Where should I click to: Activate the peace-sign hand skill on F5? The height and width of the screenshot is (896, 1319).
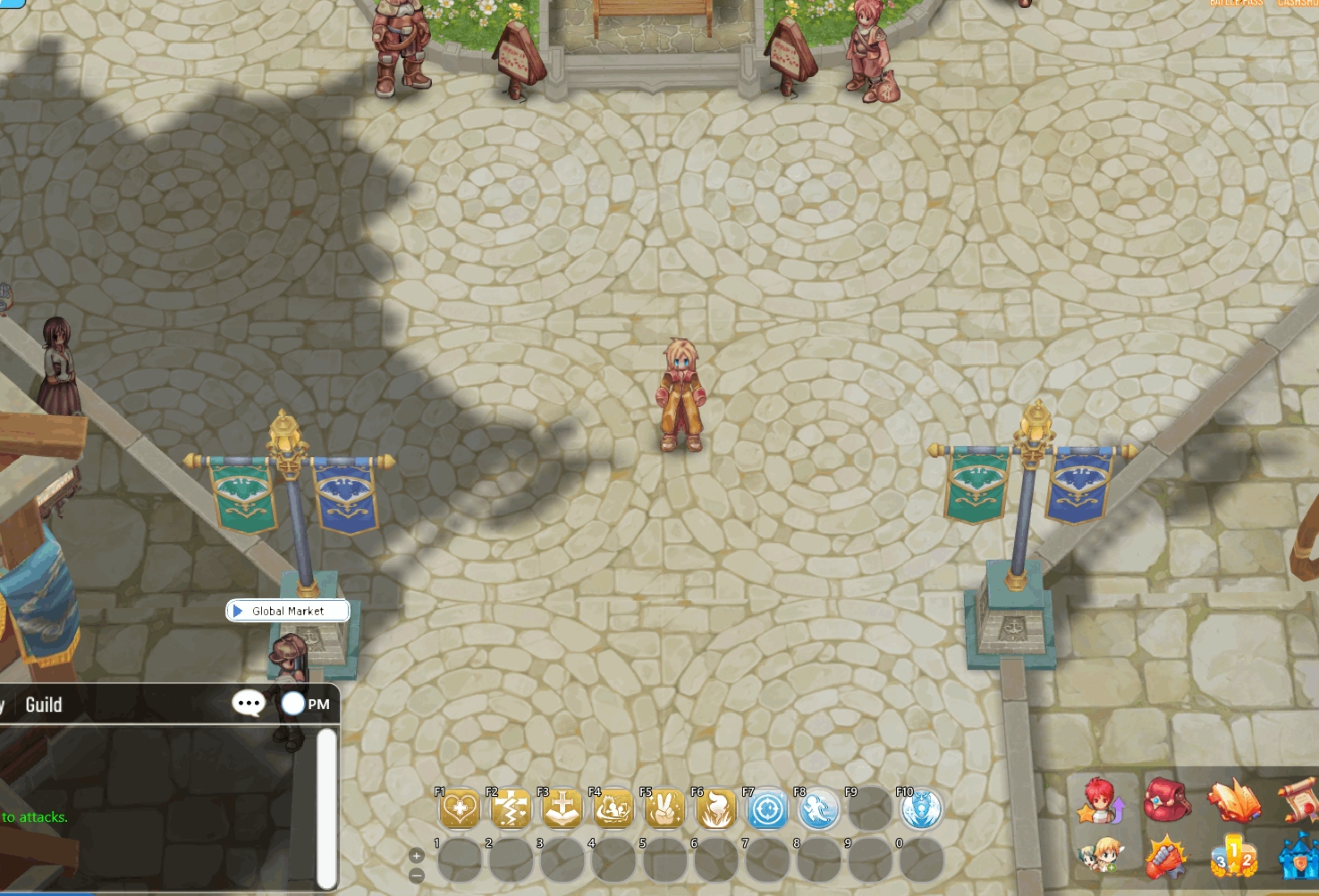click(664, 810)
